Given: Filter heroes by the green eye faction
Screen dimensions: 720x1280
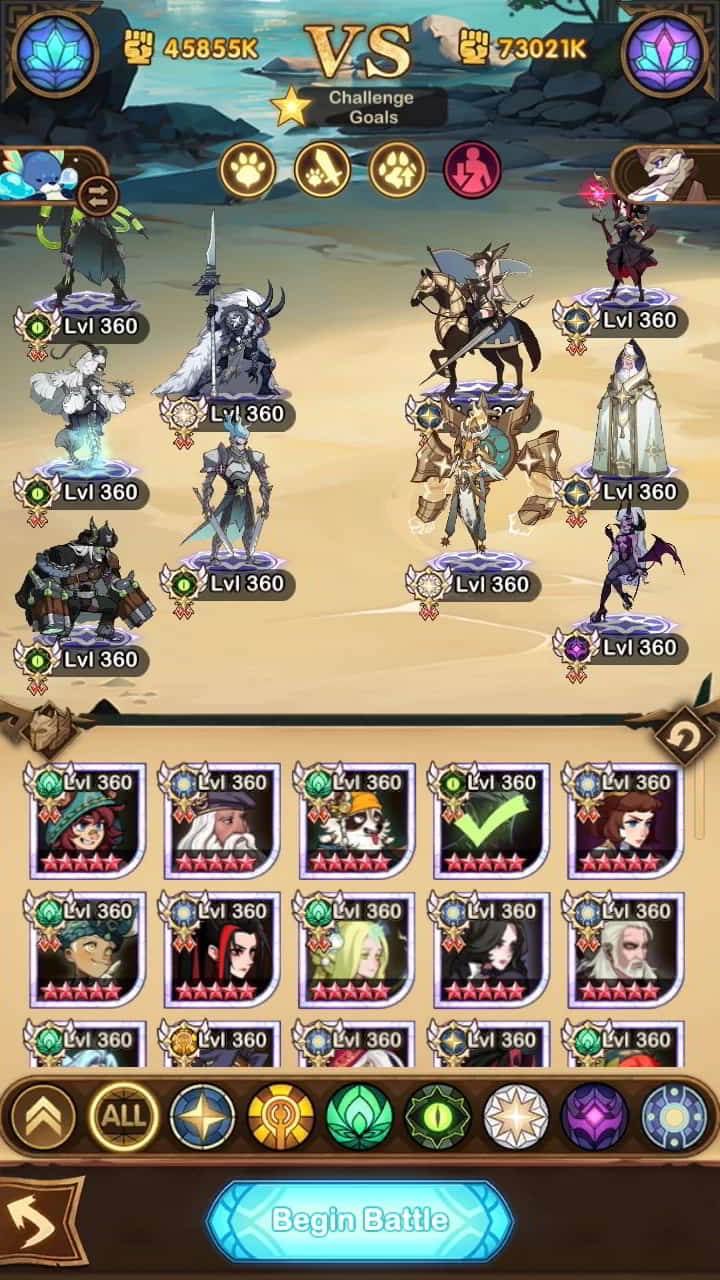Looking at the screenshot, I should click(437, 1116).
